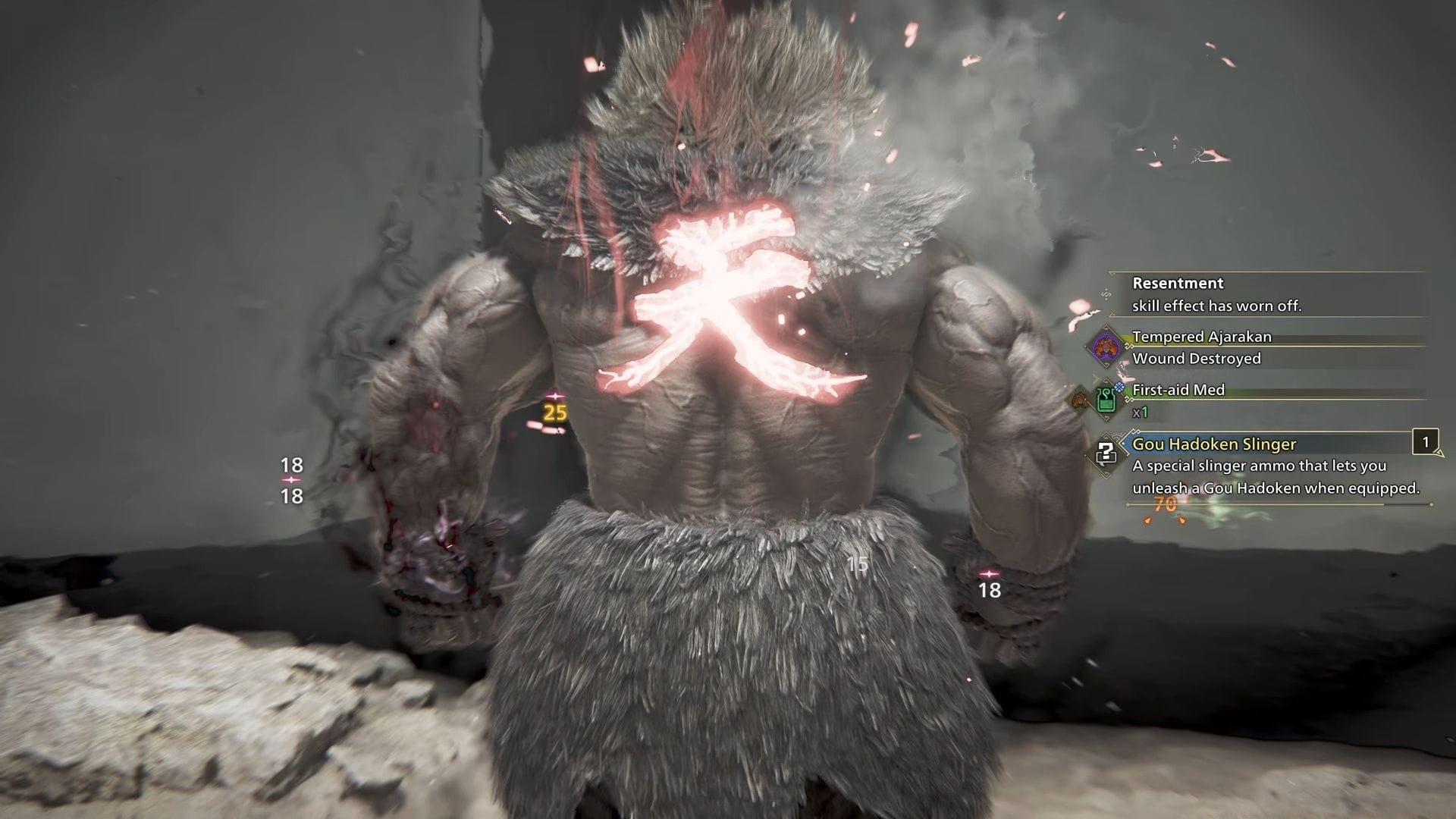Click the Tempered Ajarakan monster icon

click(x=1106, y=347)
